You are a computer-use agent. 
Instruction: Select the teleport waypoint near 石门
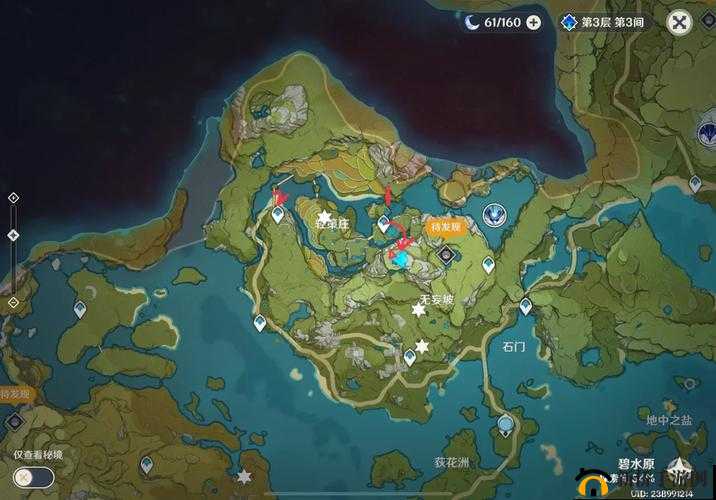point(525,307)
